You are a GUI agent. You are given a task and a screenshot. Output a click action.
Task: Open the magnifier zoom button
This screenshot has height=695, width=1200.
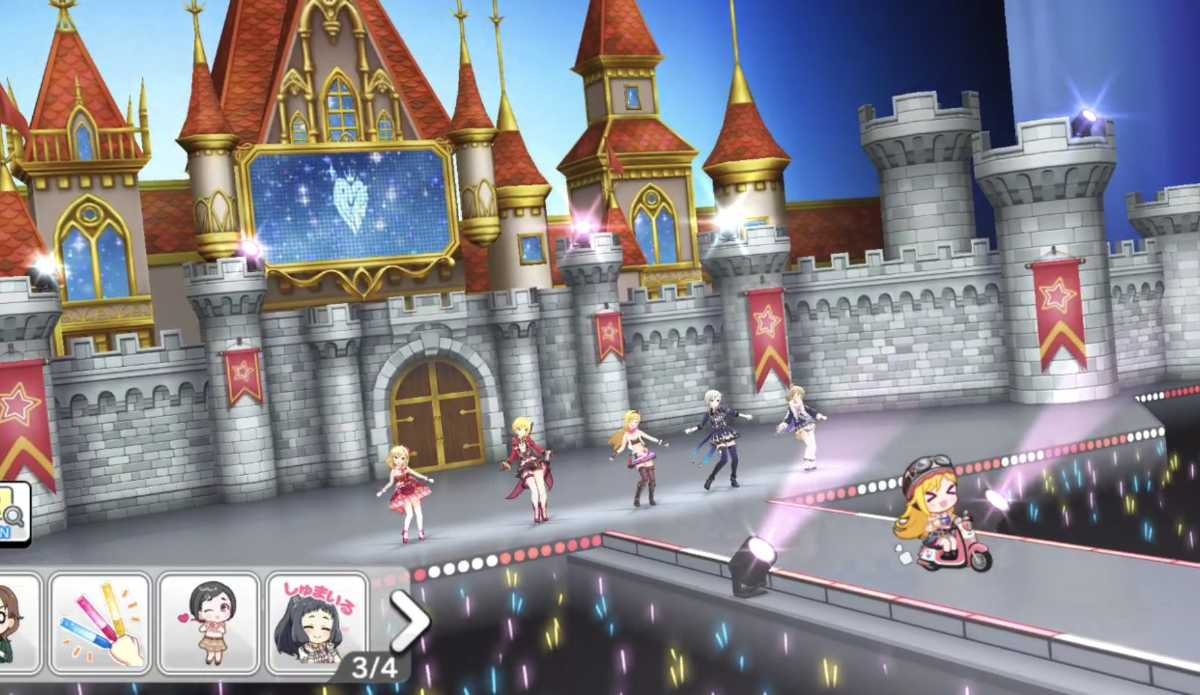click(x=12, y=513)
